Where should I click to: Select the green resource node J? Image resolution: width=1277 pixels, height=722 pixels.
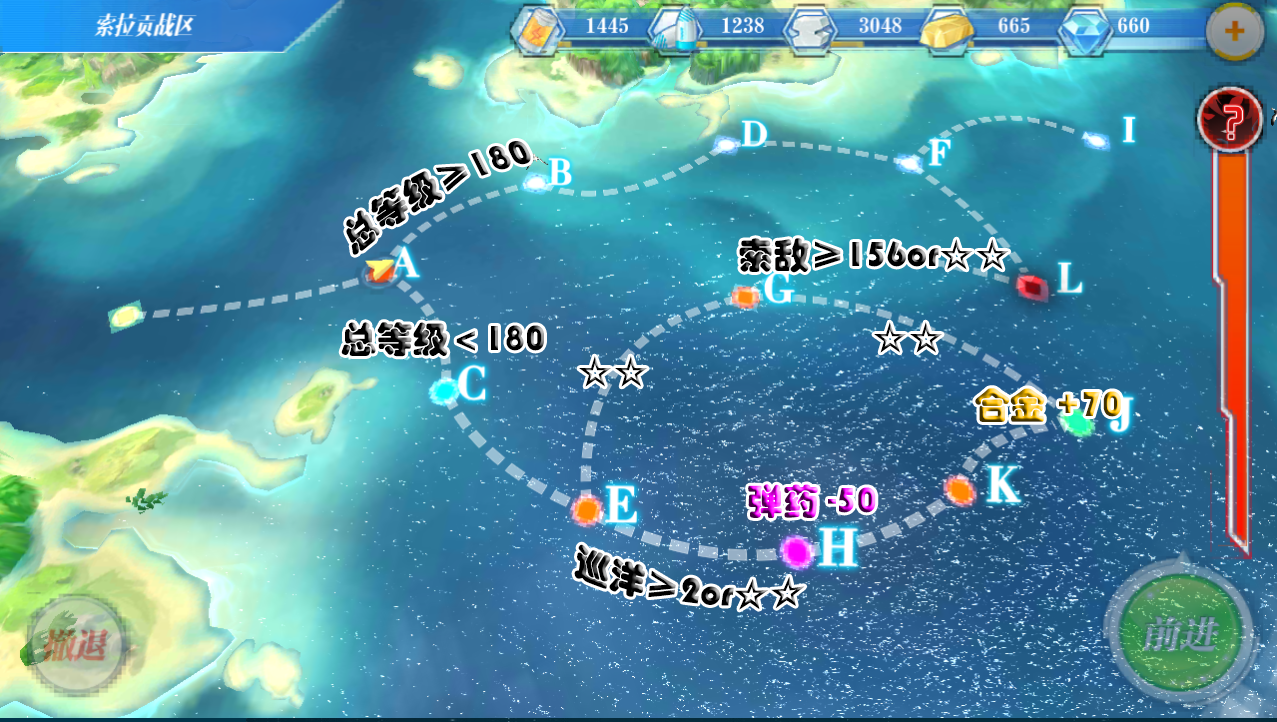[1078, 423]
